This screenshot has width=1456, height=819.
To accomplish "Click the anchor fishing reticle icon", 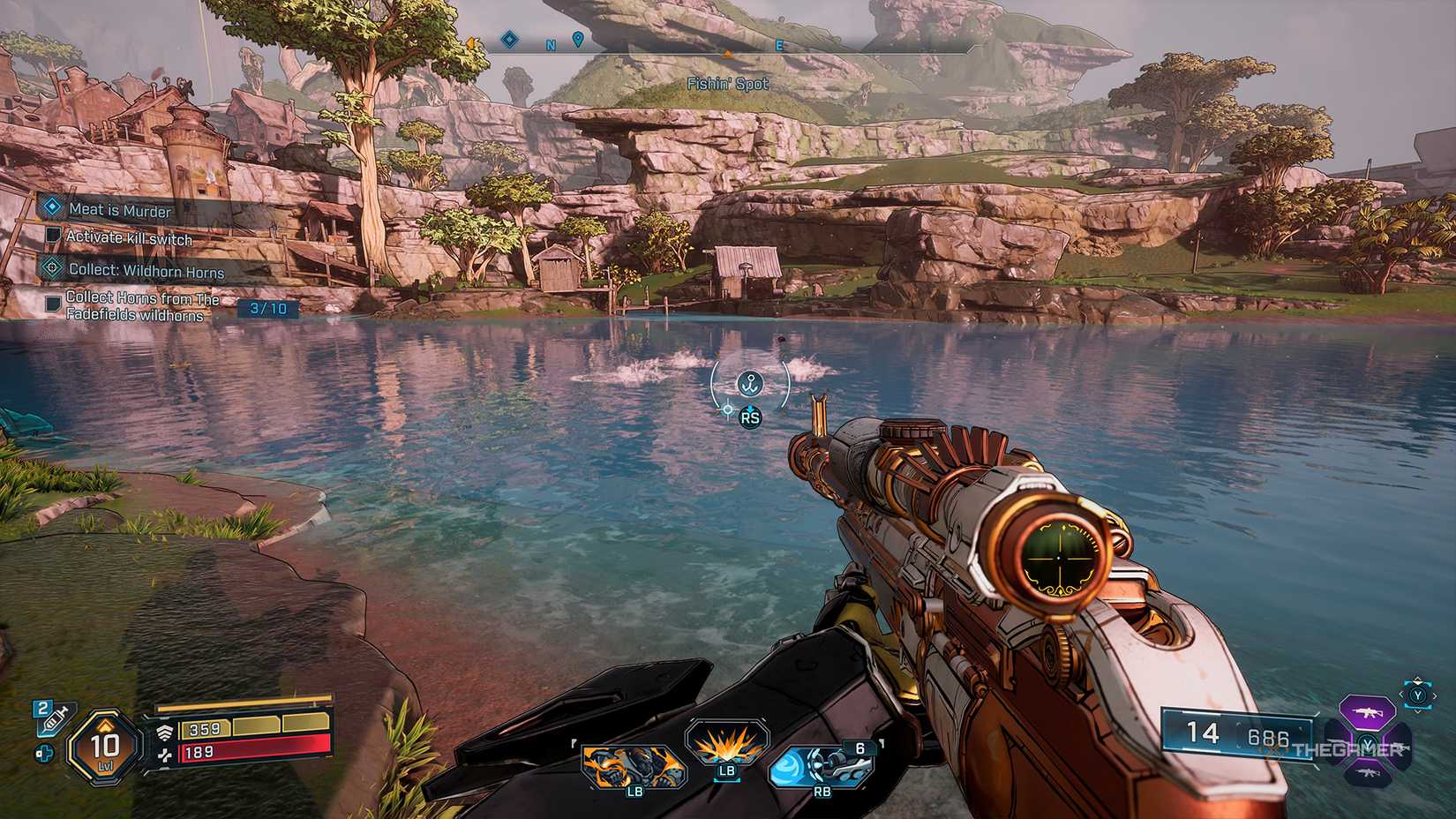I will [748, 384].
